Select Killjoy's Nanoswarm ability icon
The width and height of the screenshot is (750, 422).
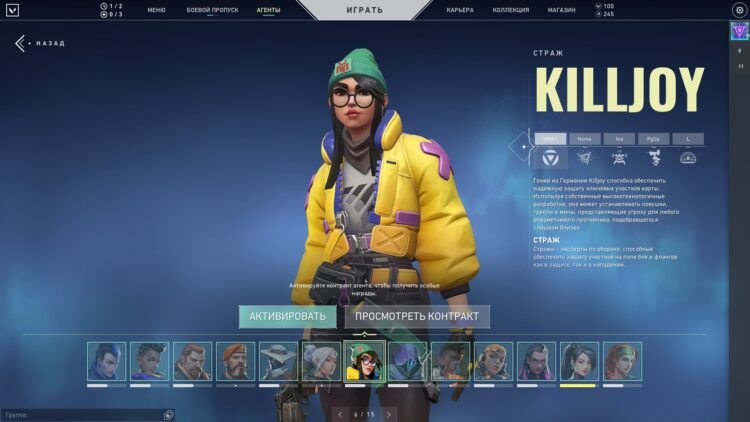[x=584, y=157]
